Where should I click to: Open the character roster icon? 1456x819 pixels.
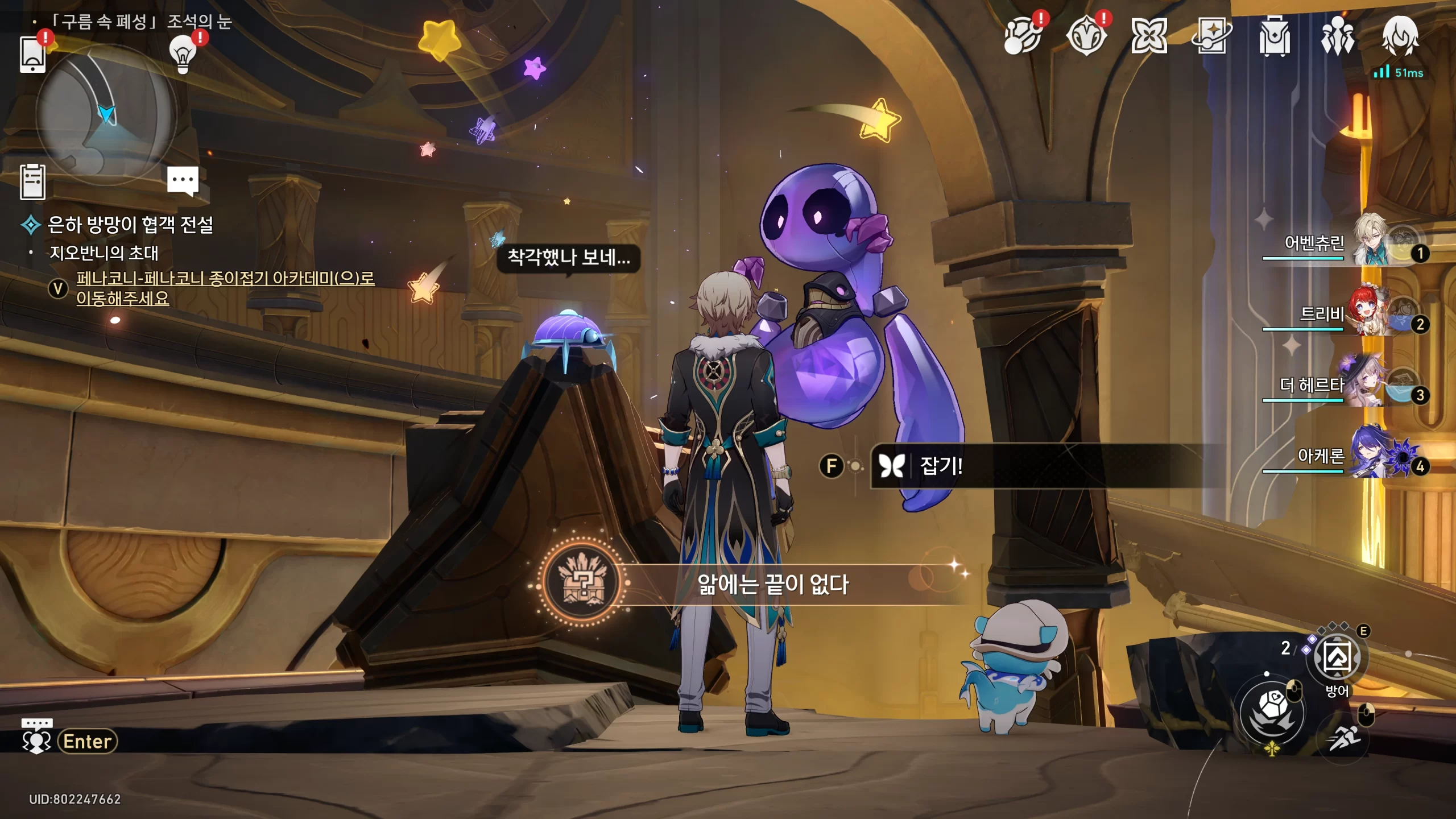click(x=1337, y=37)
